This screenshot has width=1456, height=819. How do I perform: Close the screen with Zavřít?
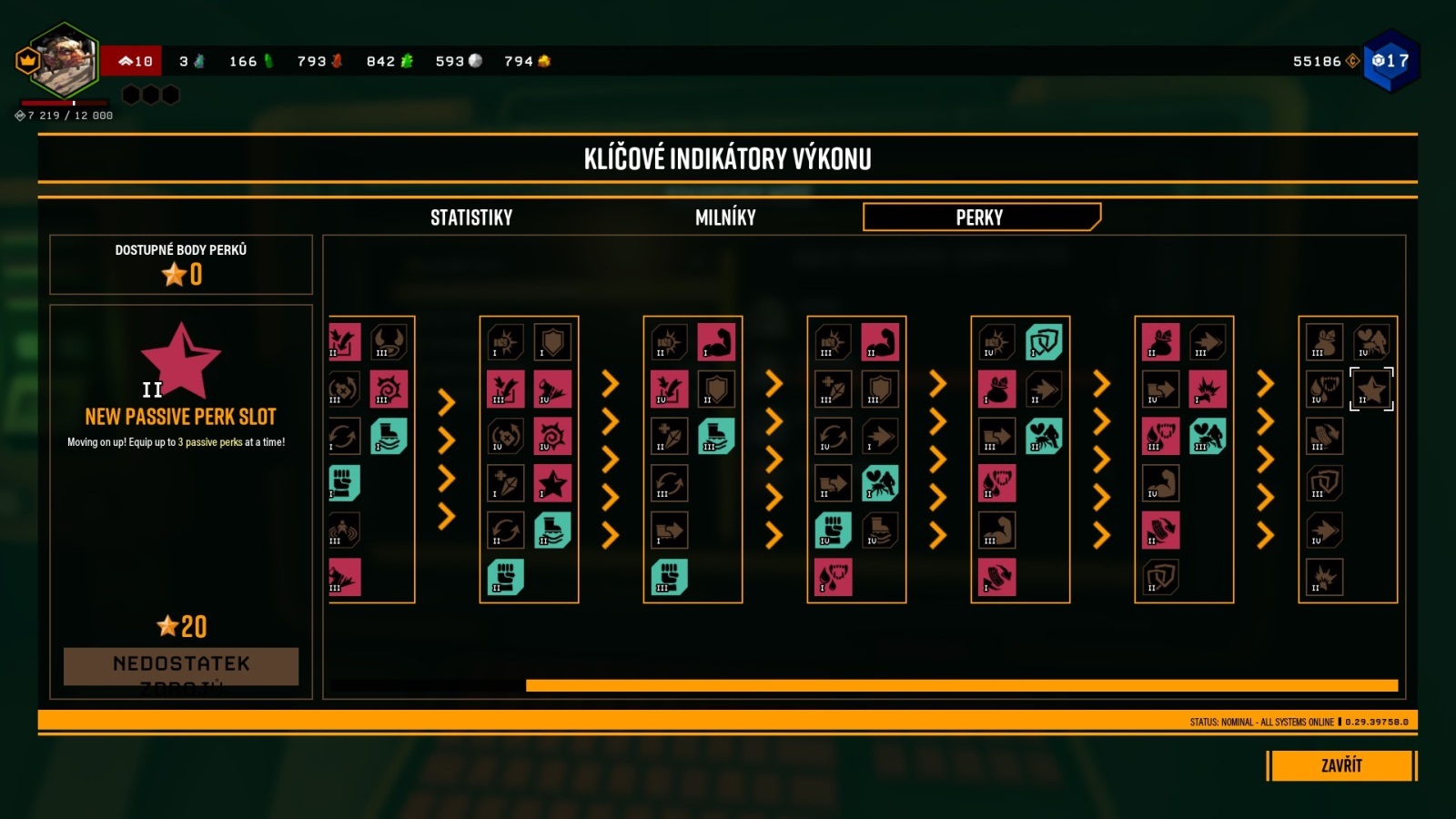pyautogui.click(x=1341, y=765)
